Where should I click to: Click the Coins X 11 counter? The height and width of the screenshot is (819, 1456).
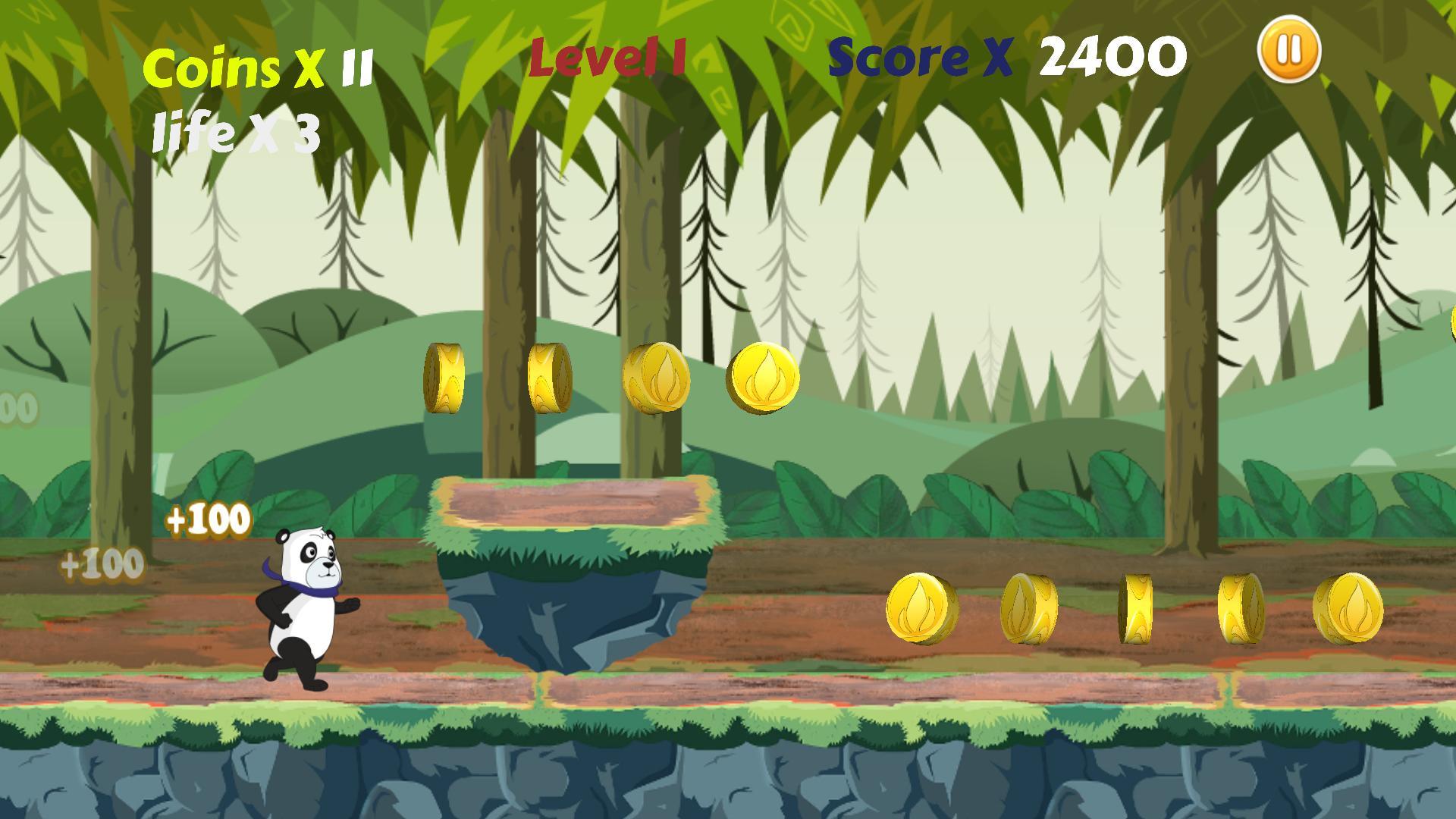(258, 68)
